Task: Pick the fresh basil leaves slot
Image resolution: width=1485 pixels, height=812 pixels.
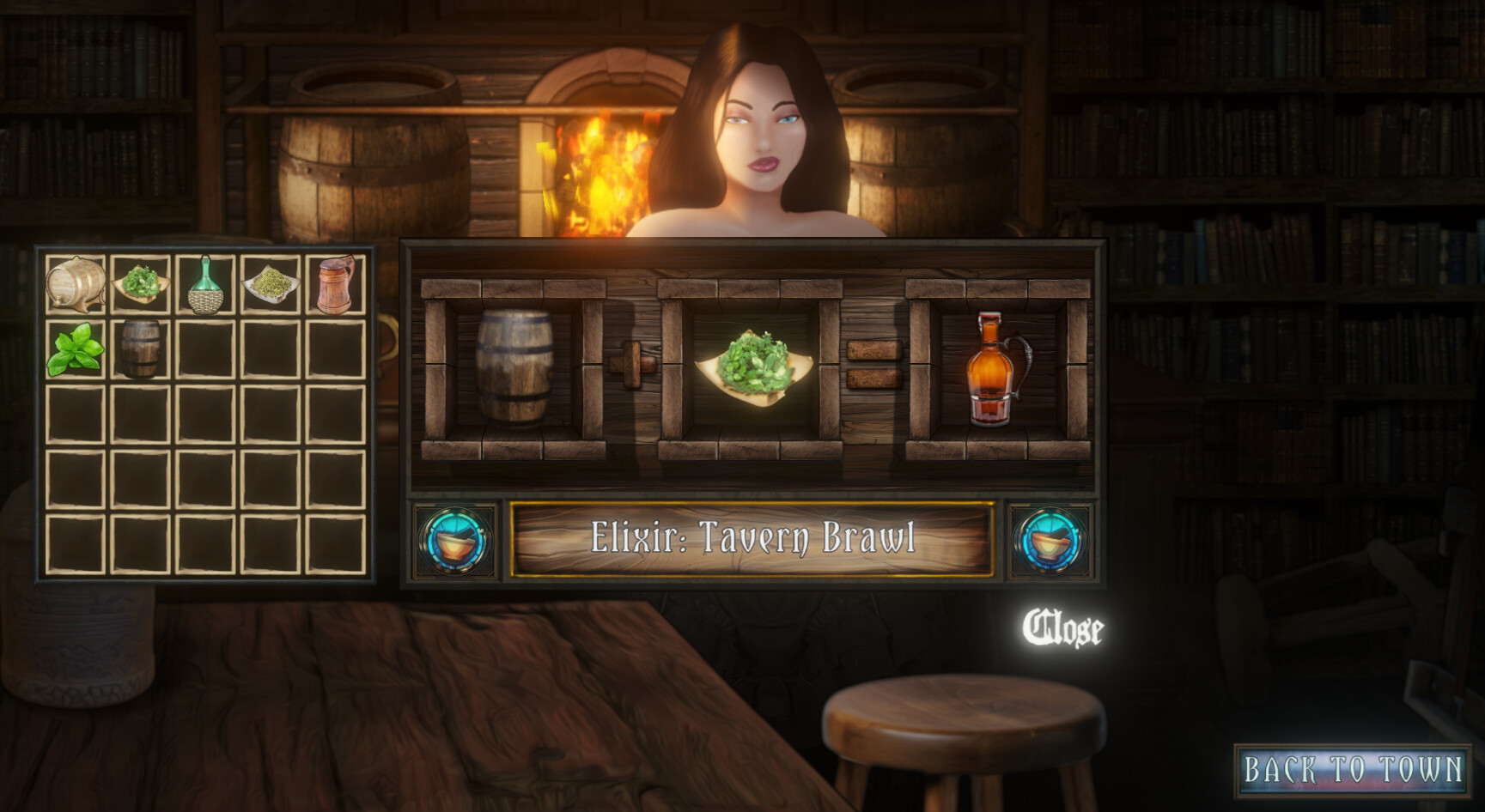Action: pos(76,349)
